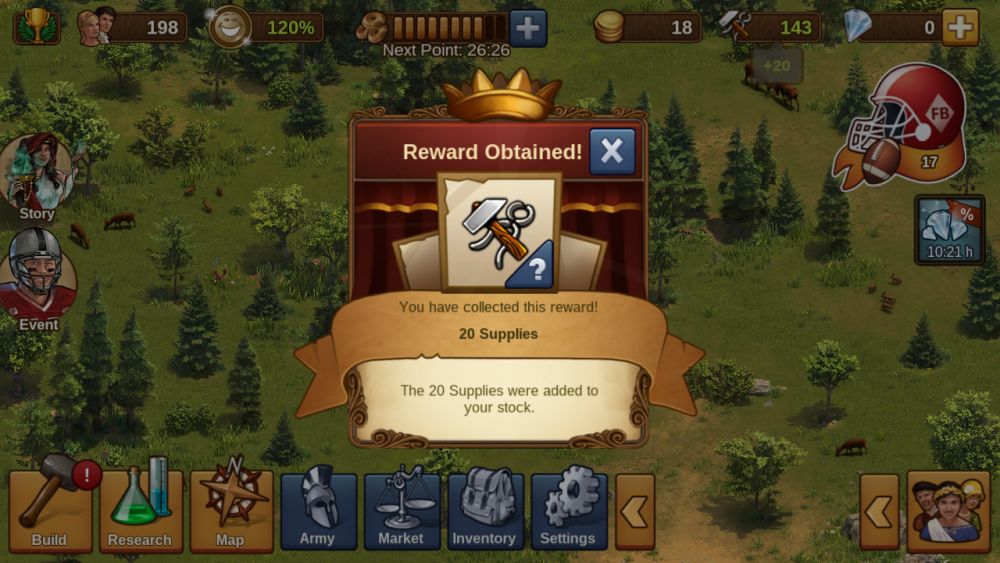The width and height of the screenshot is (1000, 563).
Task: Show the Map screen
Action: pyautogui.click(x=231, y=510)
